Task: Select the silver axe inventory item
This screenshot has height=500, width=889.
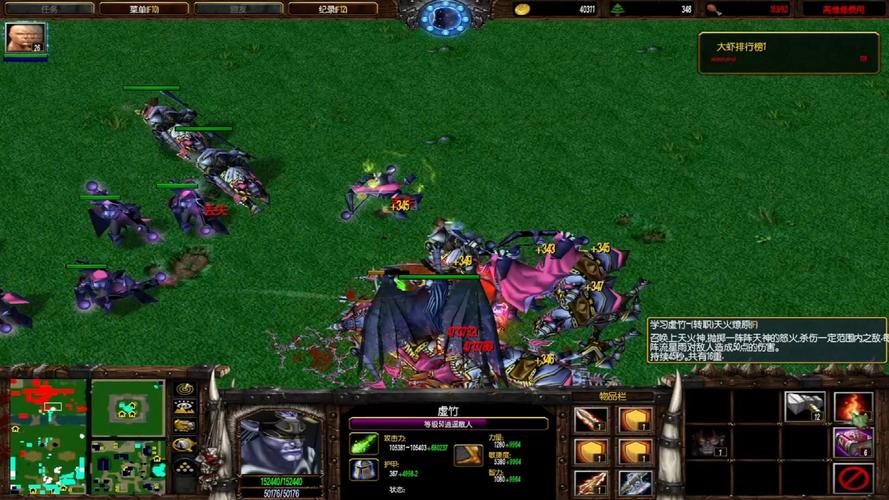Action: [x=634, y=484]
